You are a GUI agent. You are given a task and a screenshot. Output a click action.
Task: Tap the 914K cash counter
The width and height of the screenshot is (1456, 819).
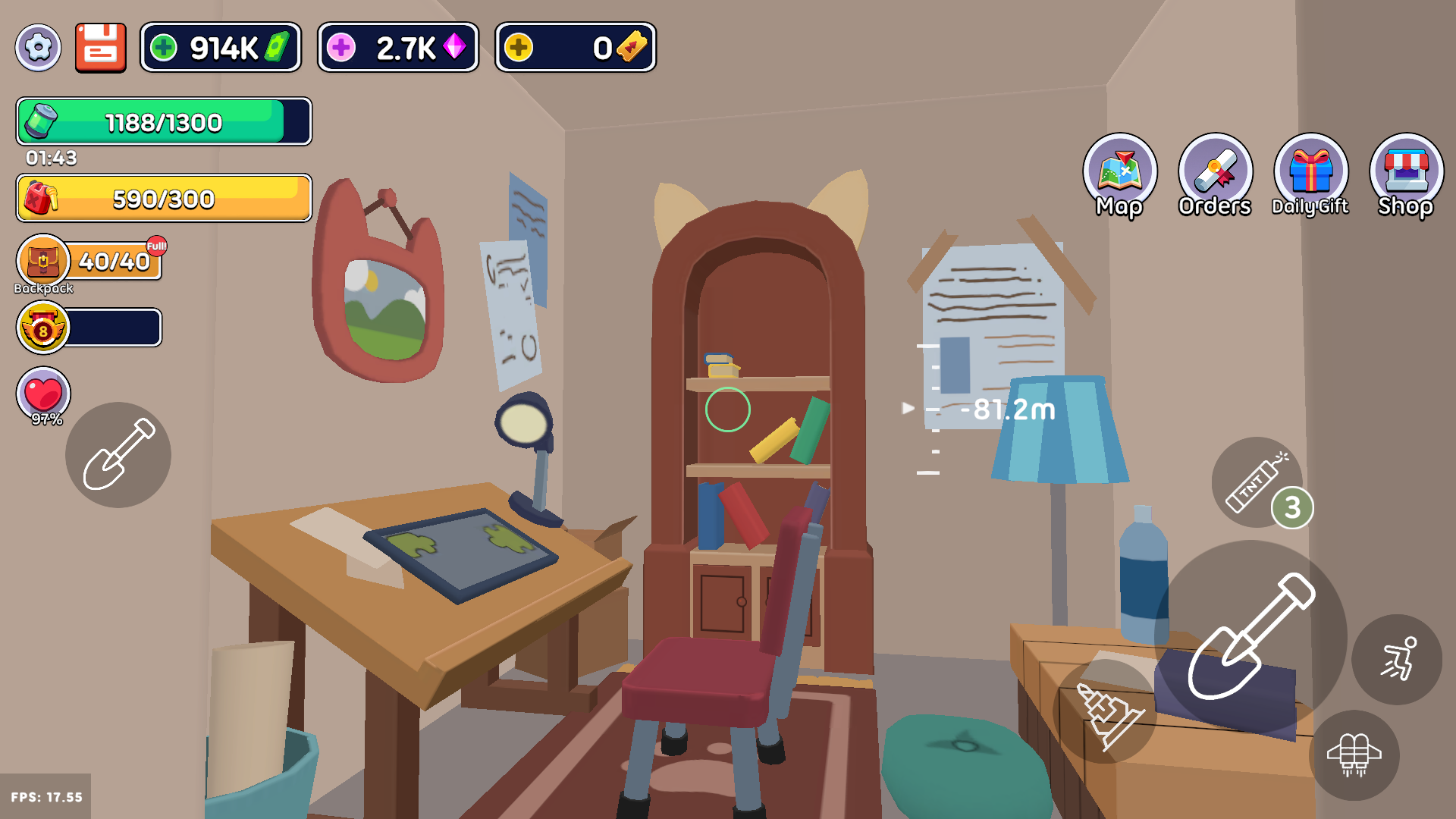(220, 48)
